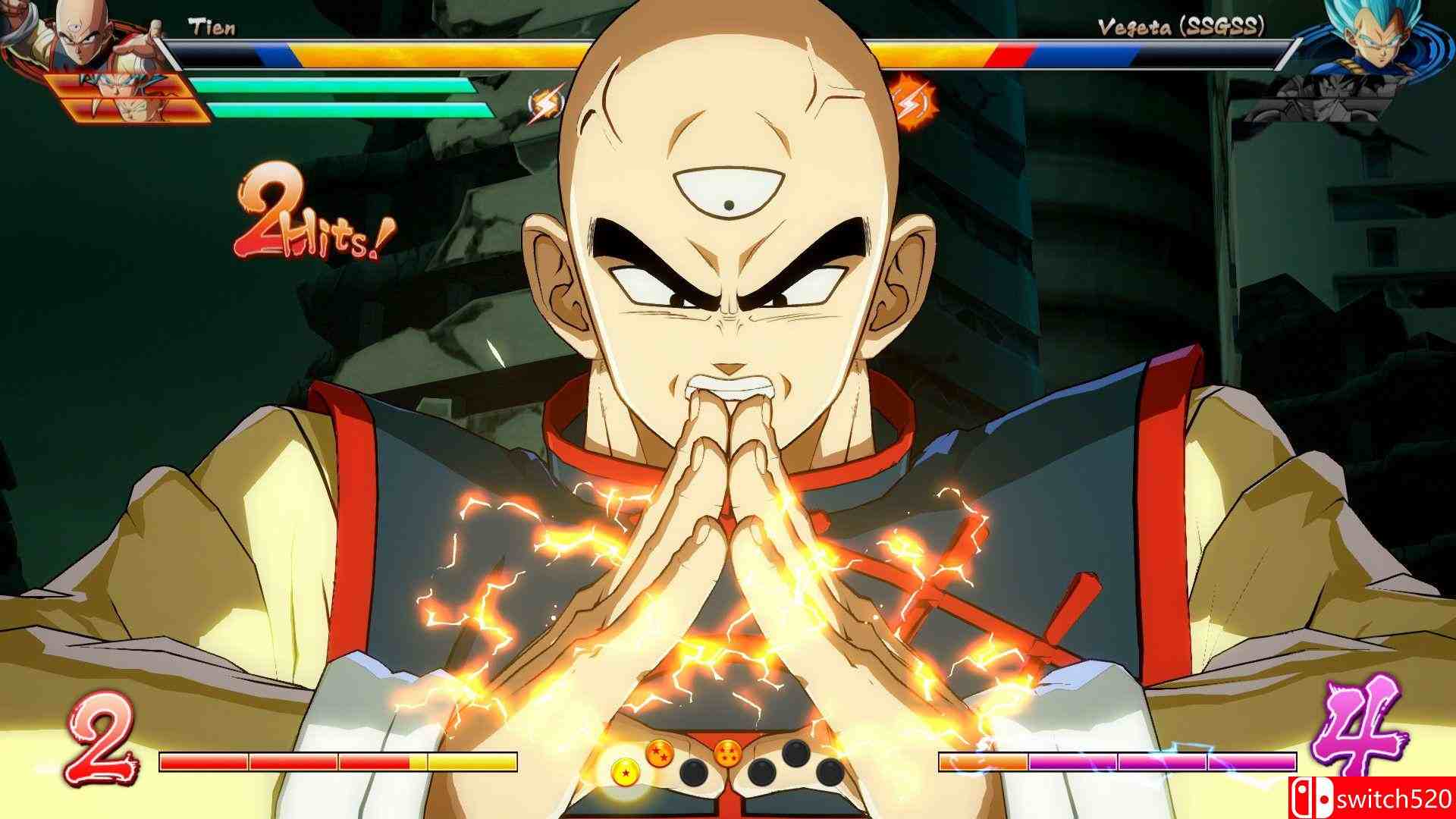
Task: Click the collected four-star Dragon Ball
Action: coord(728,755)
